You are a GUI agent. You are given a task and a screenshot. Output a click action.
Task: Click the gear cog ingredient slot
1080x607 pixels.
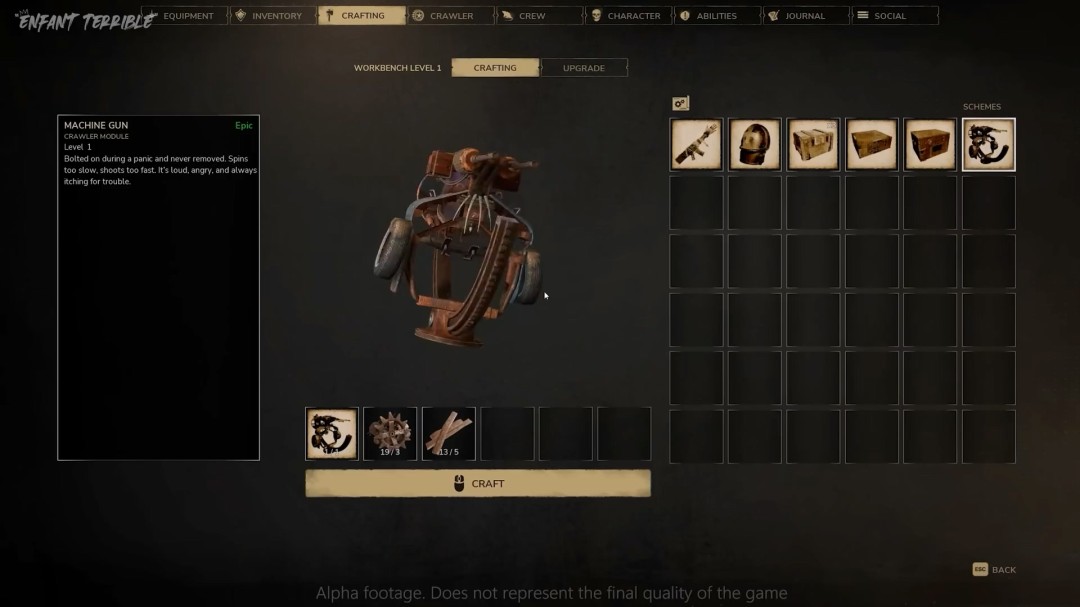[x=390, y=433]
